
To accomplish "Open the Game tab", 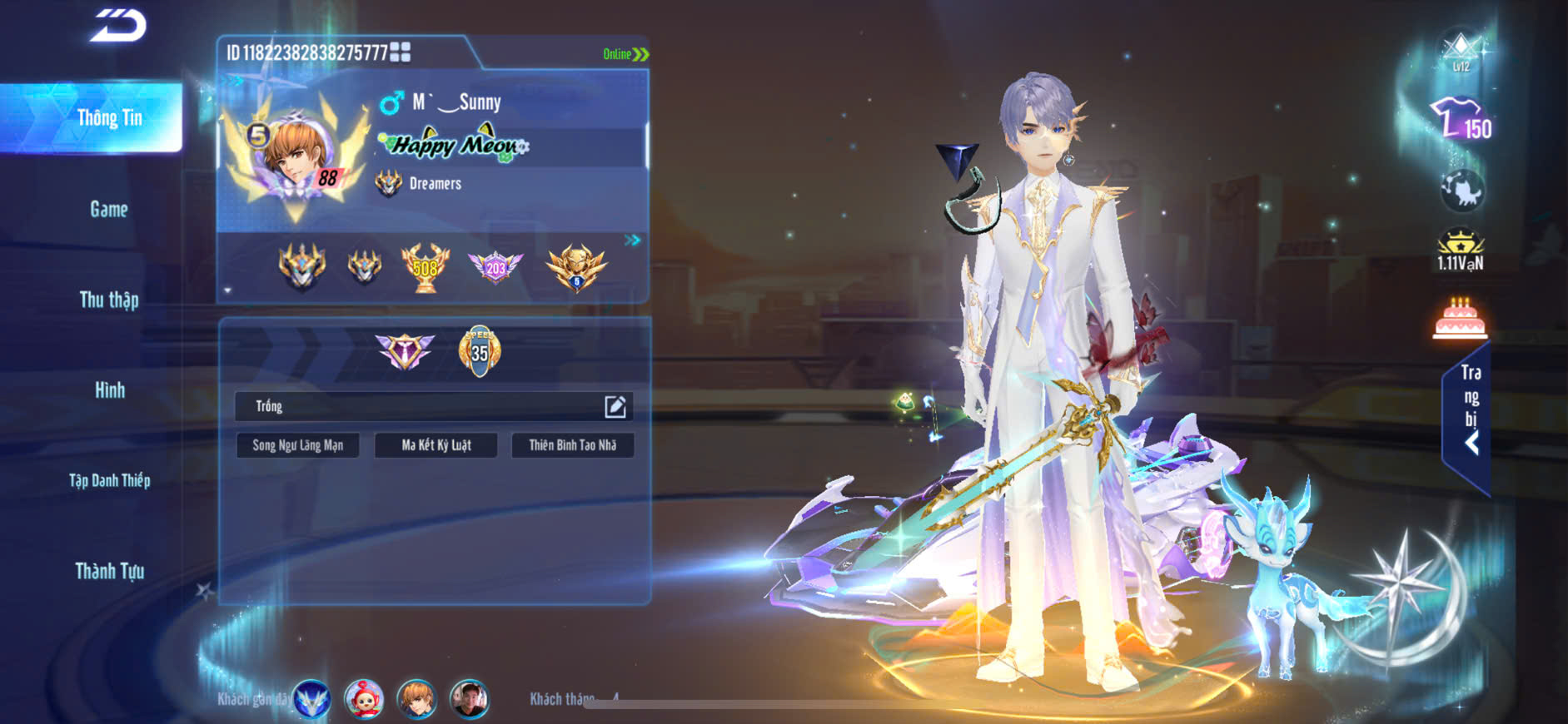I will pos(109,209).
